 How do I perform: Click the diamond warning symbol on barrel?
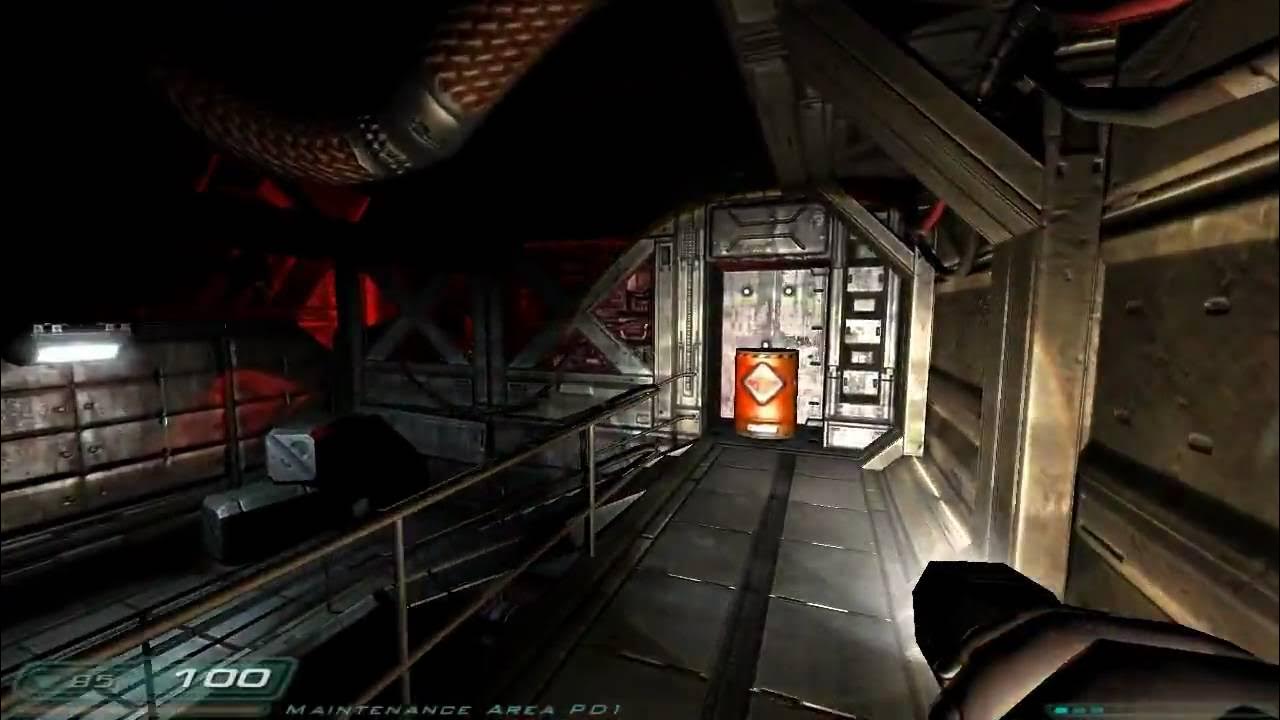[762, 383]
